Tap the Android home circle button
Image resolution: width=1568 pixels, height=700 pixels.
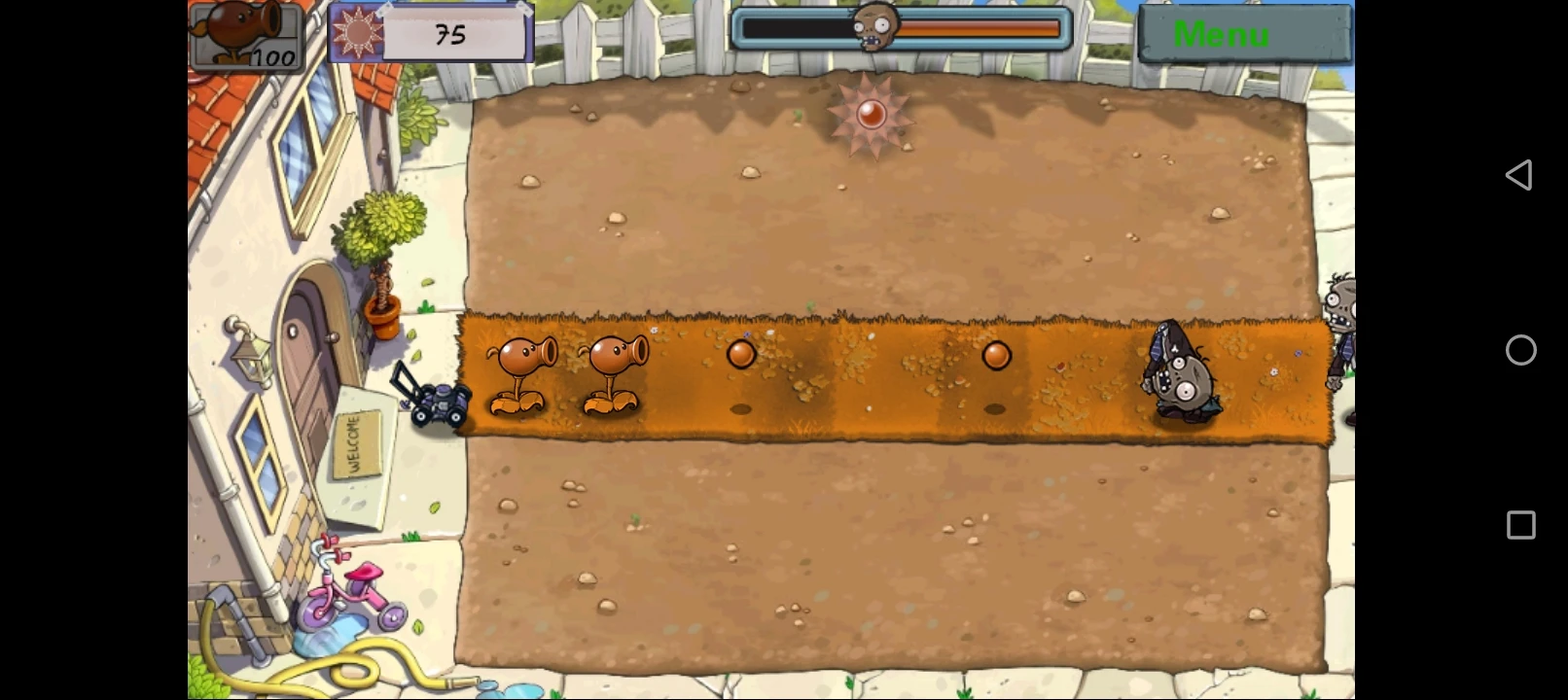(1520, 350)
